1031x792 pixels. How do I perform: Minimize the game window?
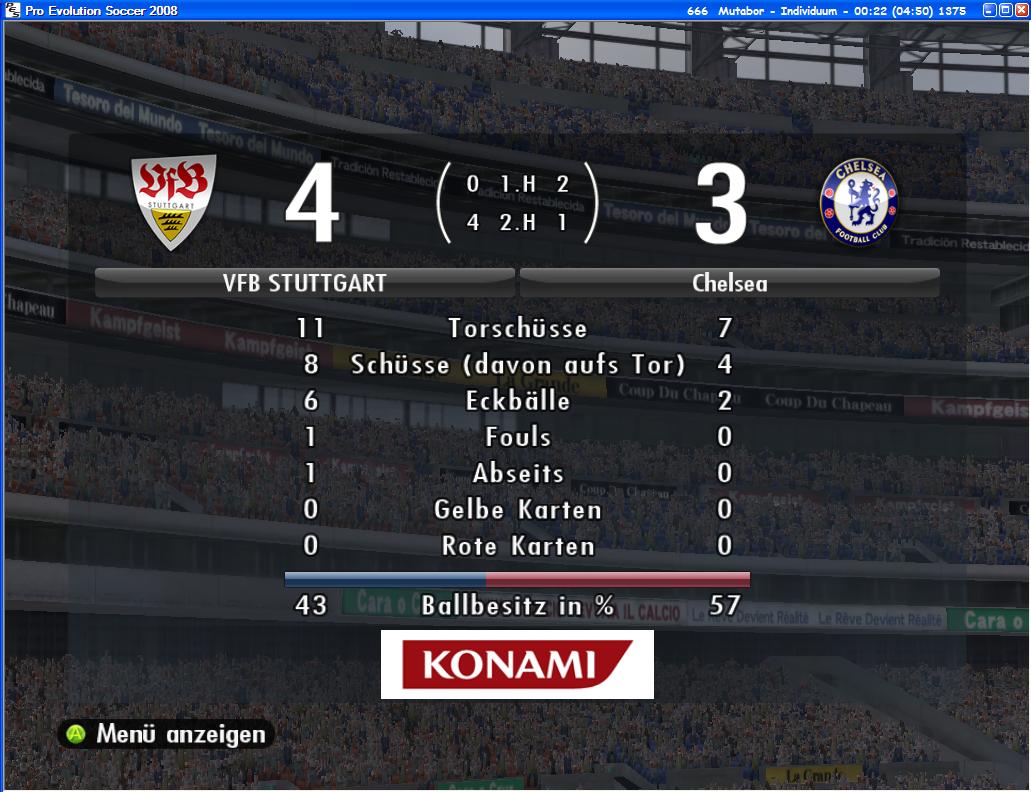989,10
